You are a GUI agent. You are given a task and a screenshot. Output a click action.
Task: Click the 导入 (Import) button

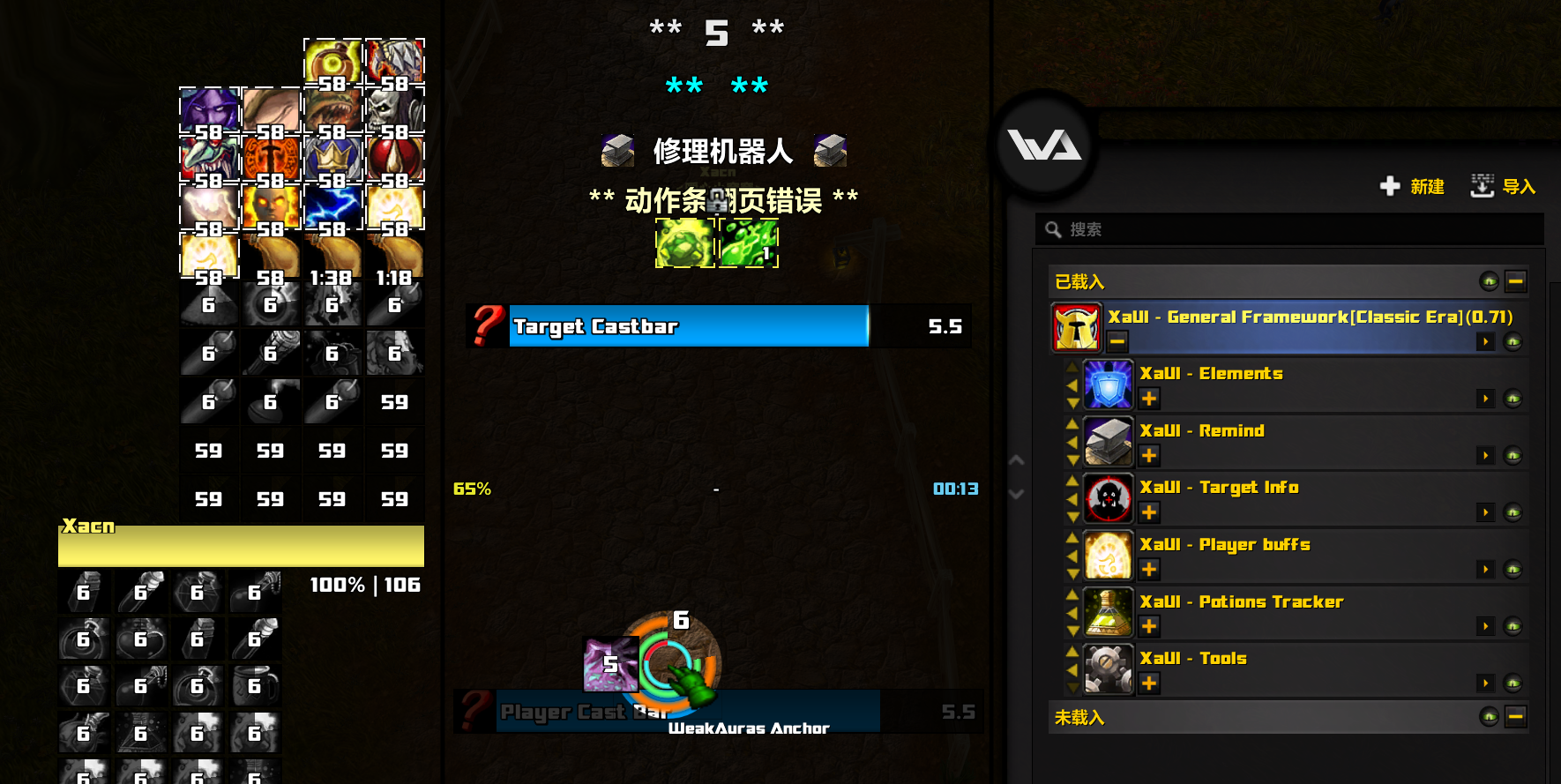pyautogui.click(x=1505, y=186)
